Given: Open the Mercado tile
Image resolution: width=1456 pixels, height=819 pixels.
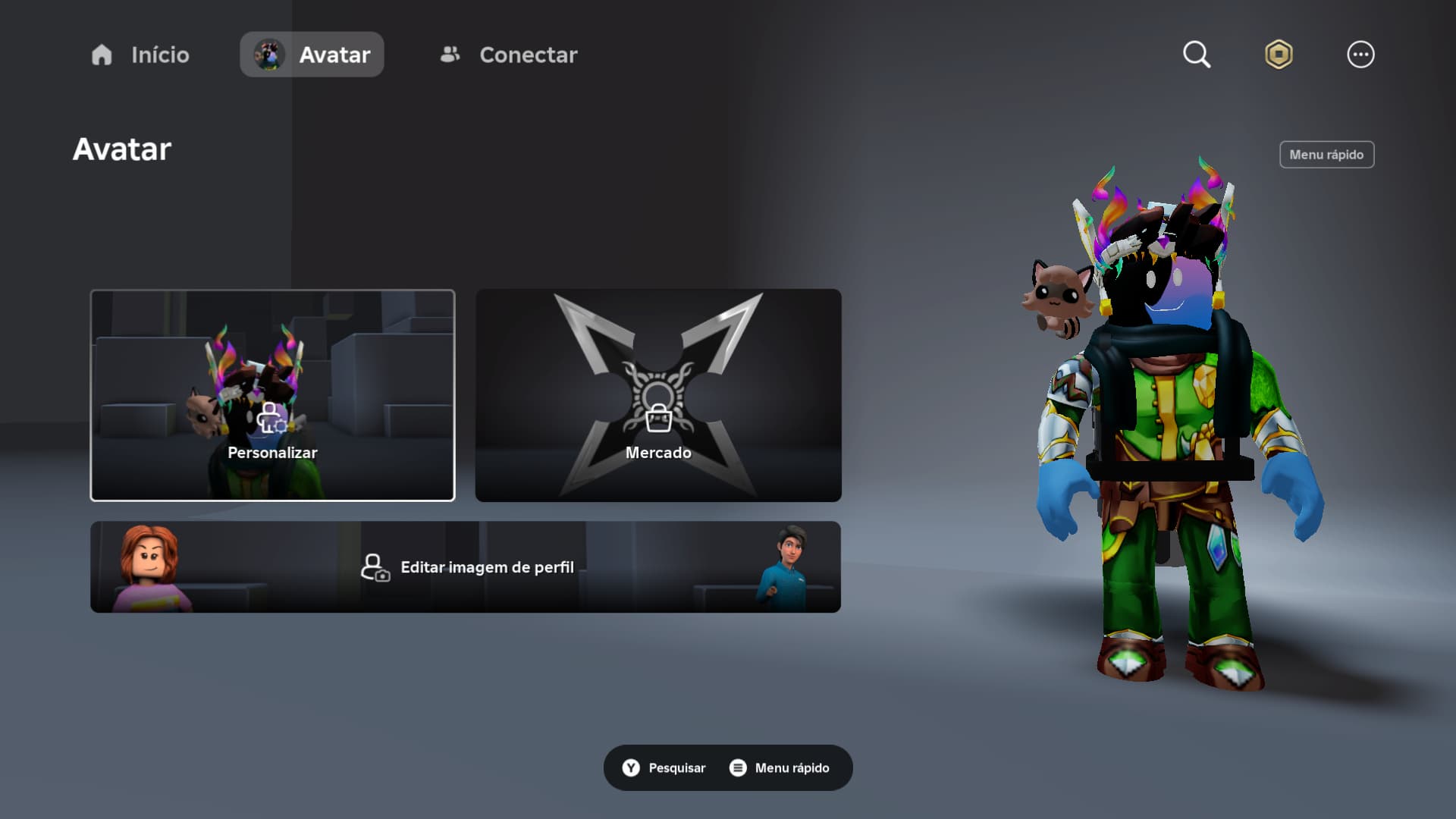Looking at the screenshot, I should pyautogui.click(x=658, y=395).
